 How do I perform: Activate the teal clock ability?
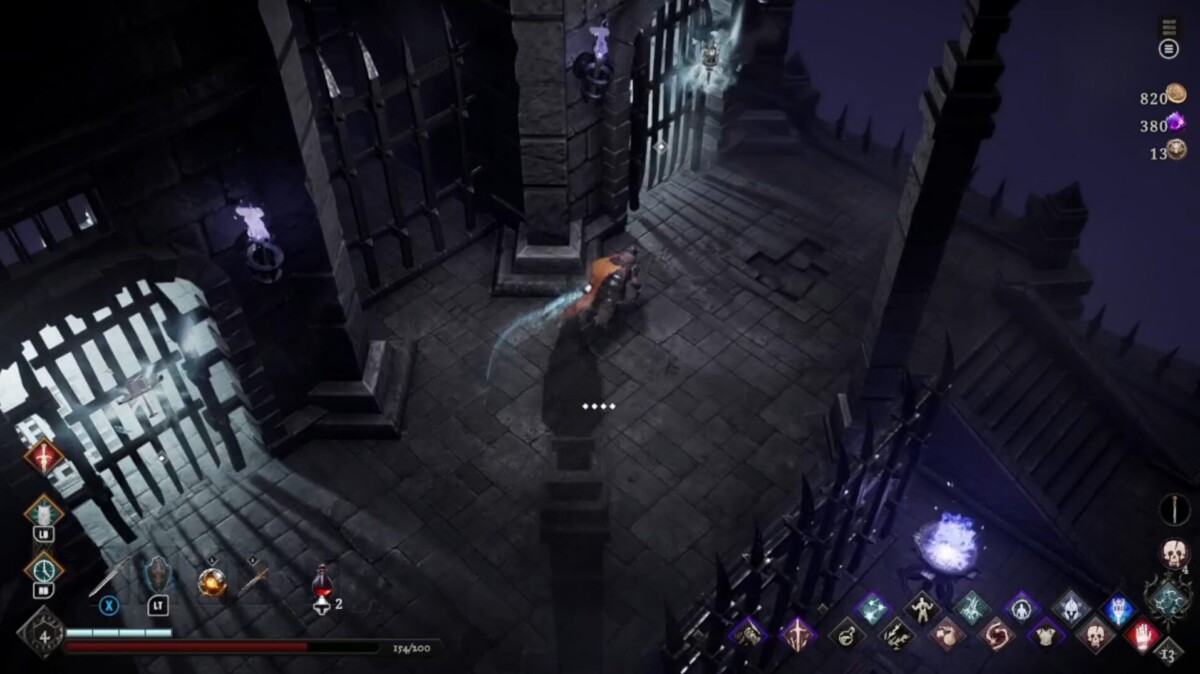pos(43,569)
